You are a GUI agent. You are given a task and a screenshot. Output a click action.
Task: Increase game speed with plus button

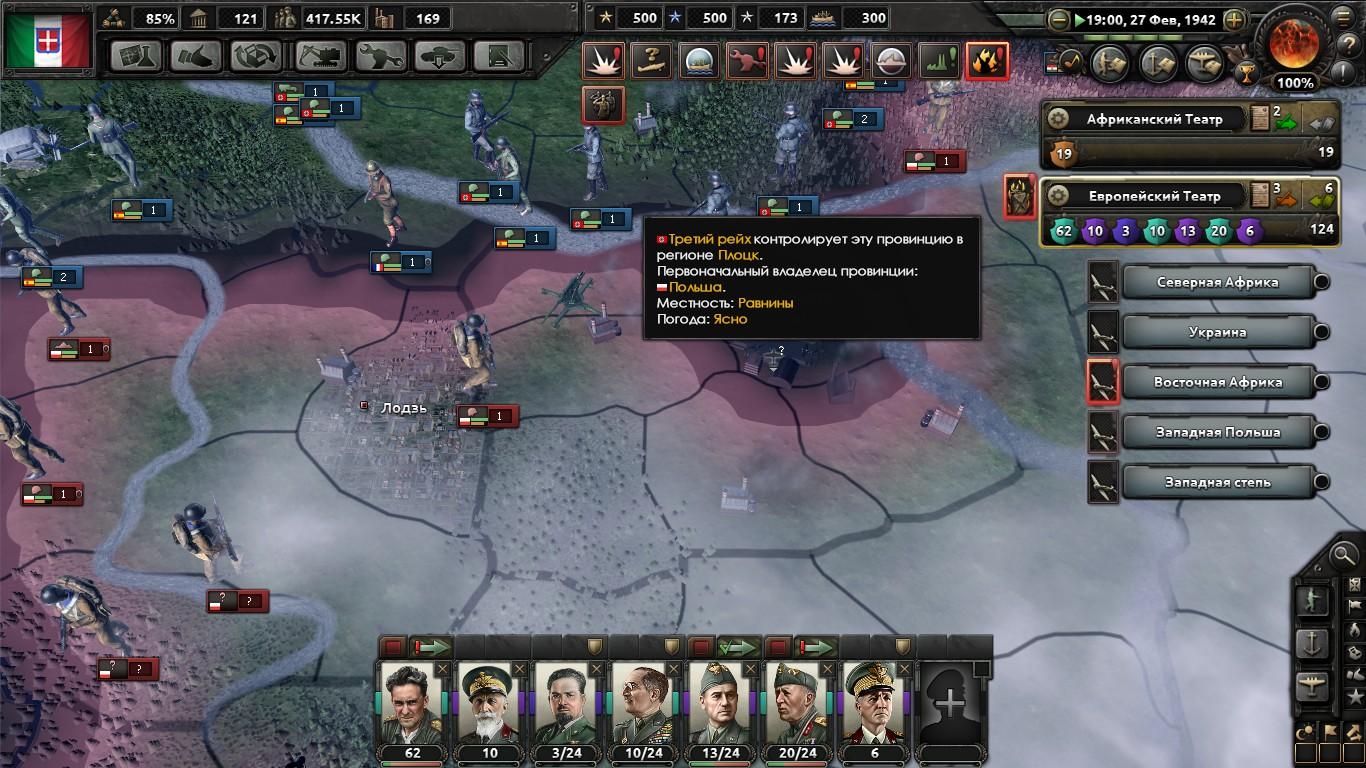1235,19
